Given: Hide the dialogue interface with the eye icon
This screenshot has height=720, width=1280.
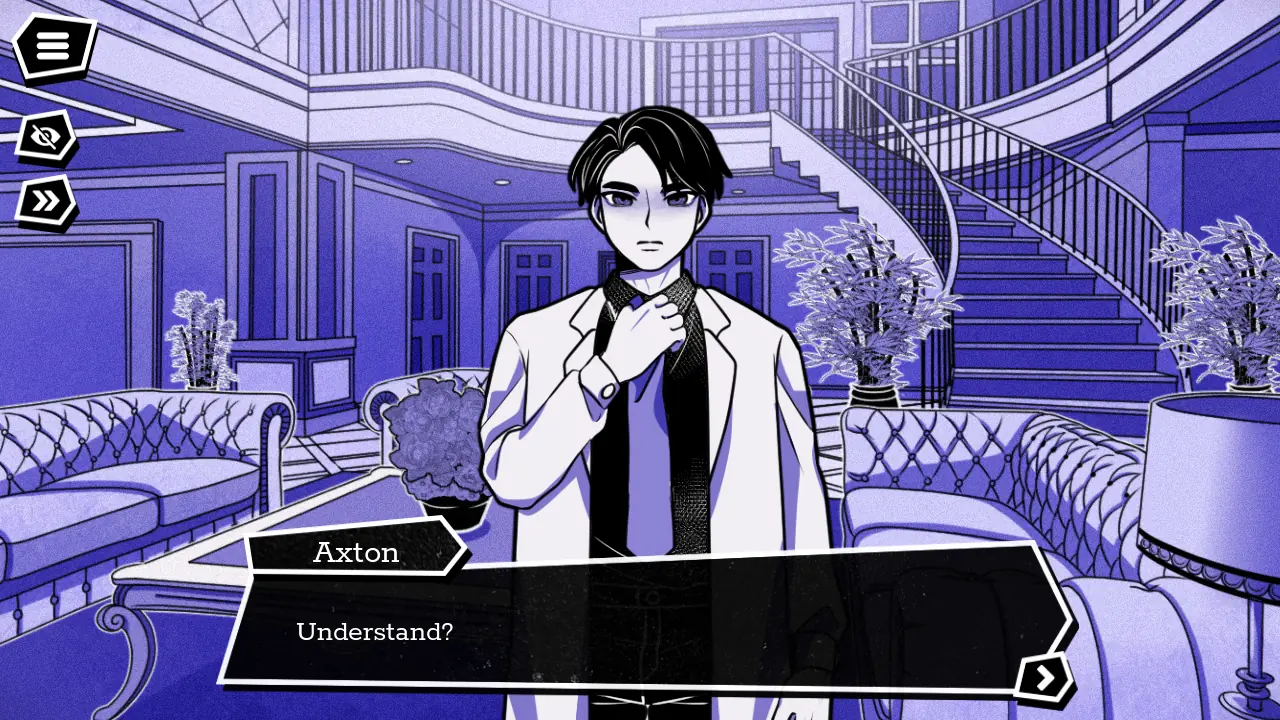Looking at the screenshot, I should [x=45, y=137].
